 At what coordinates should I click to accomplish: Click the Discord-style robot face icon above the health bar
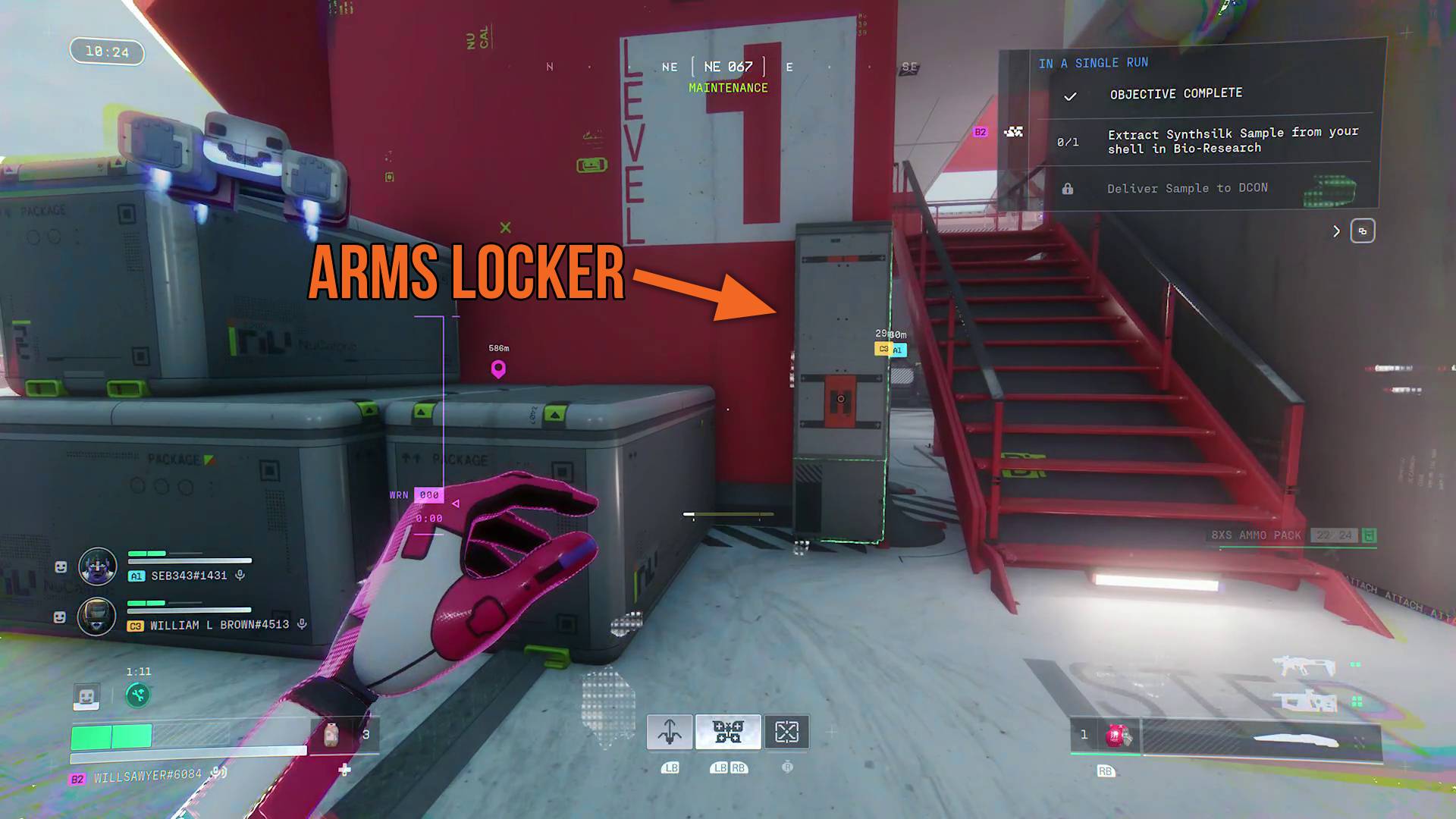coord(85,694)
